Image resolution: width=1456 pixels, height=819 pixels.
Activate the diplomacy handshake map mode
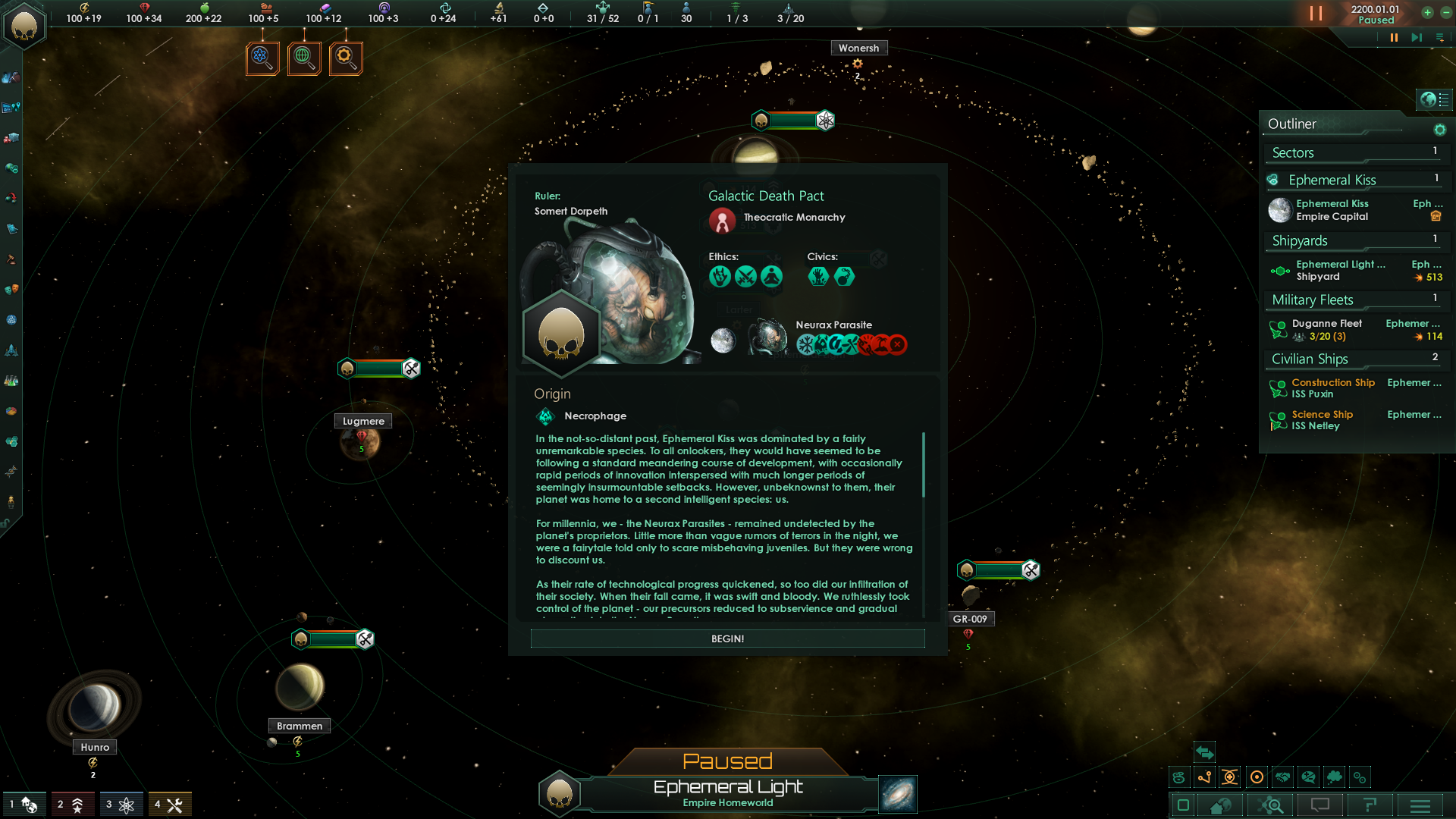1282,777
